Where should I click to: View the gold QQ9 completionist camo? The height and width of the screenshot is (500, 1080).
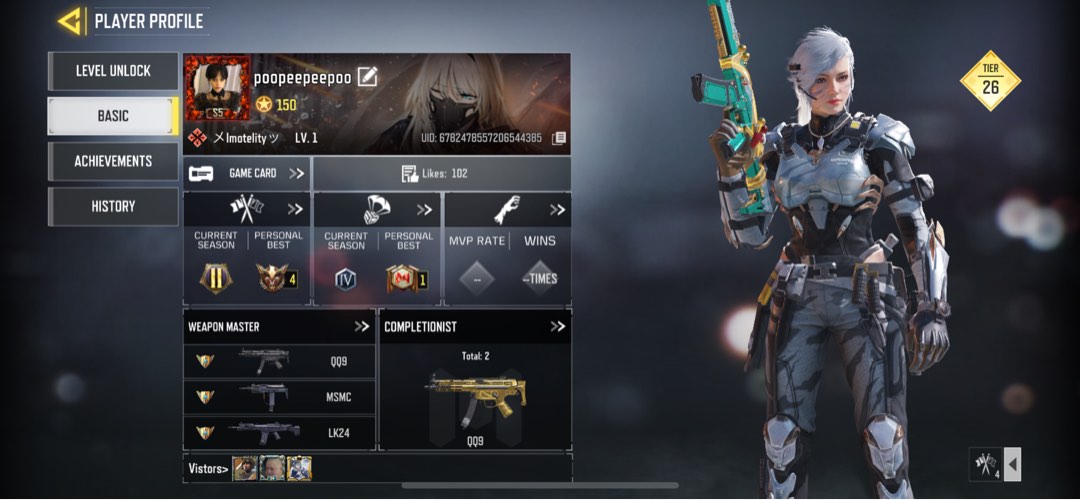click(x=474, y=395)
